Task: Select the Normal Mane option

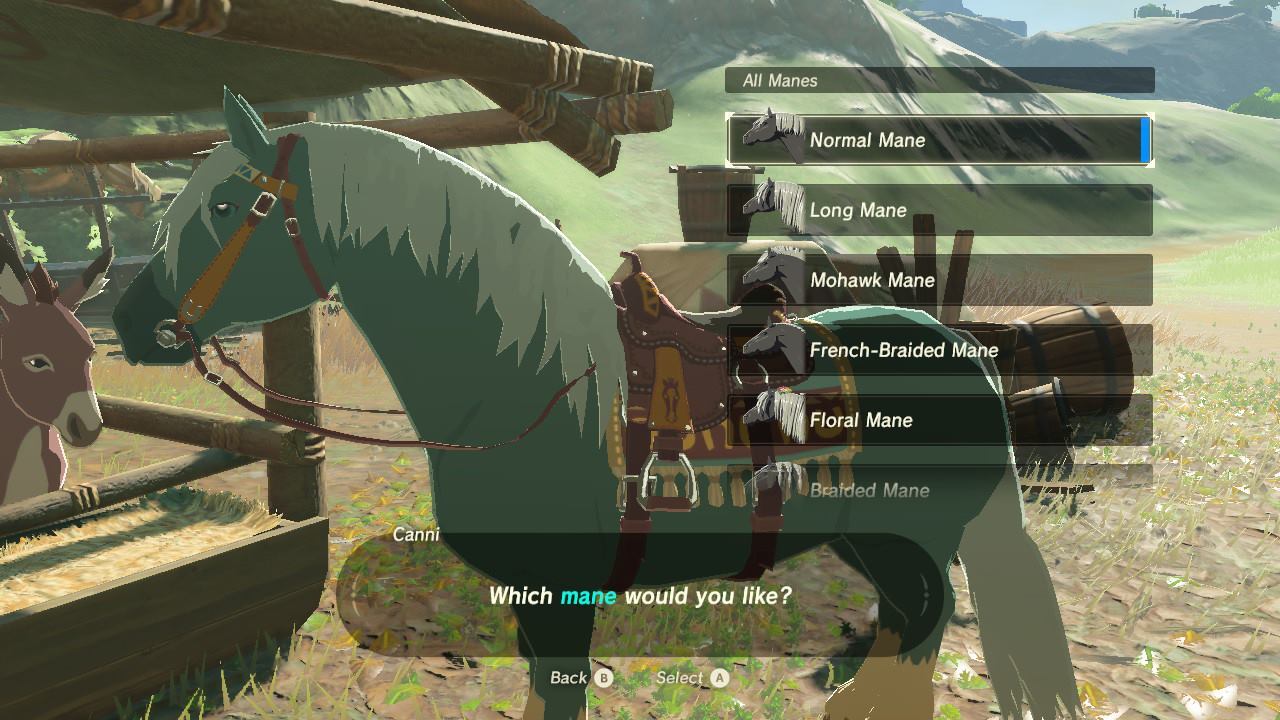Action: pos(938,140)
